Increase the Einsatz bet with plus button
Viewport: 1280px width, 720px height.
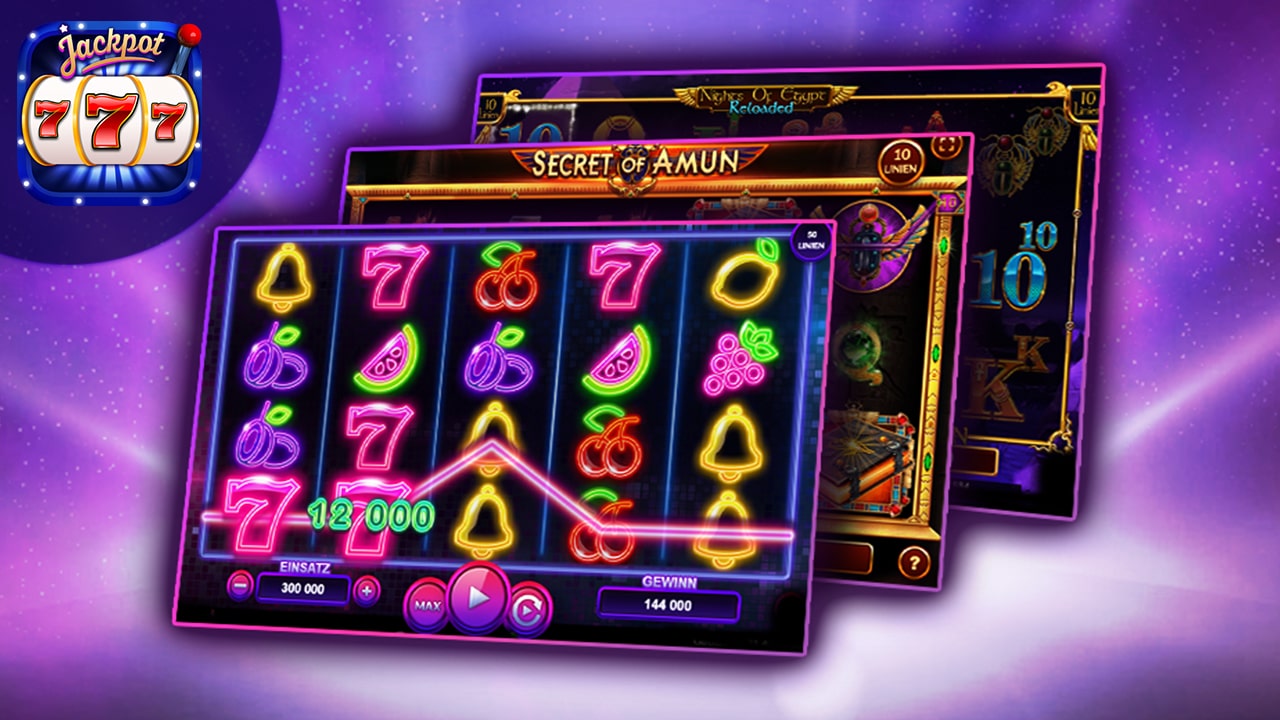(367, 590)
